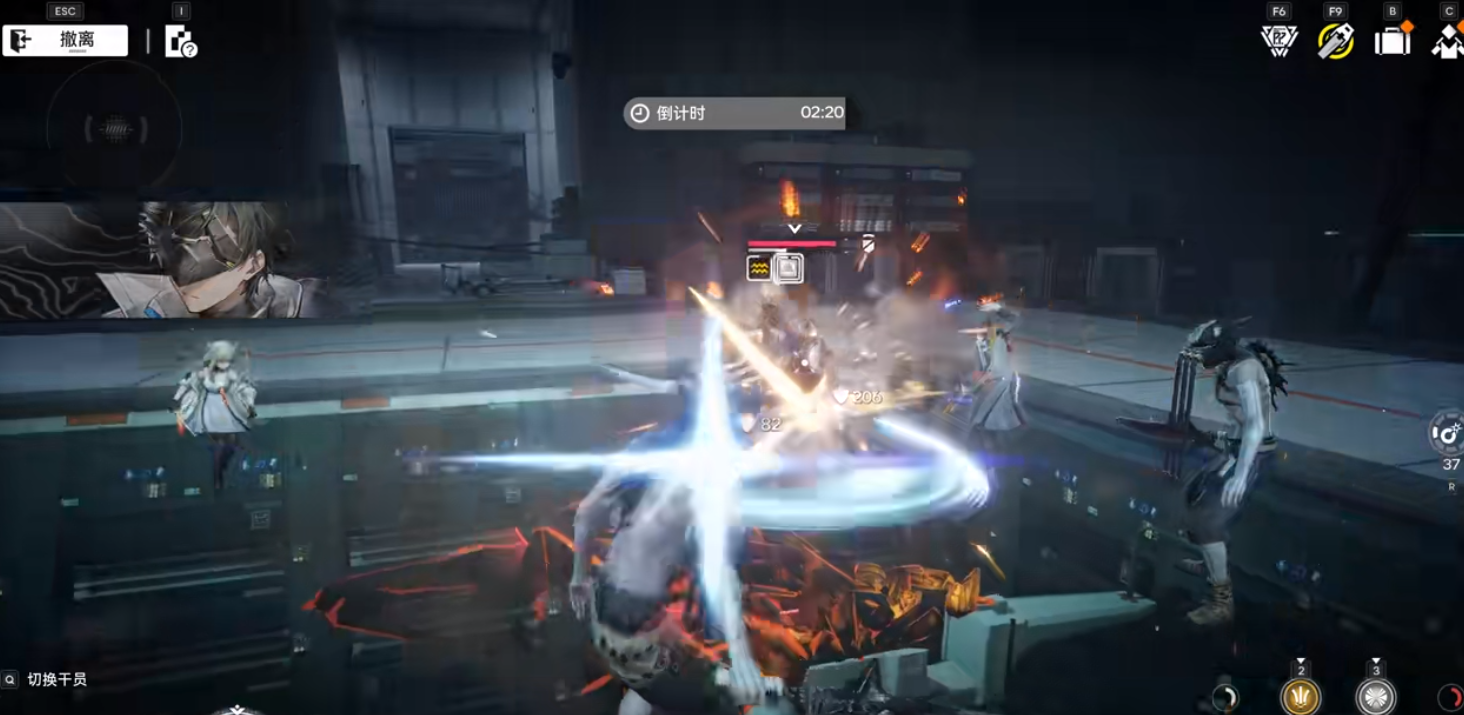The height and width of the screenshot is (715, 1464).
Task: Activate the golden trident skill
Action: tap(1301, 696)
